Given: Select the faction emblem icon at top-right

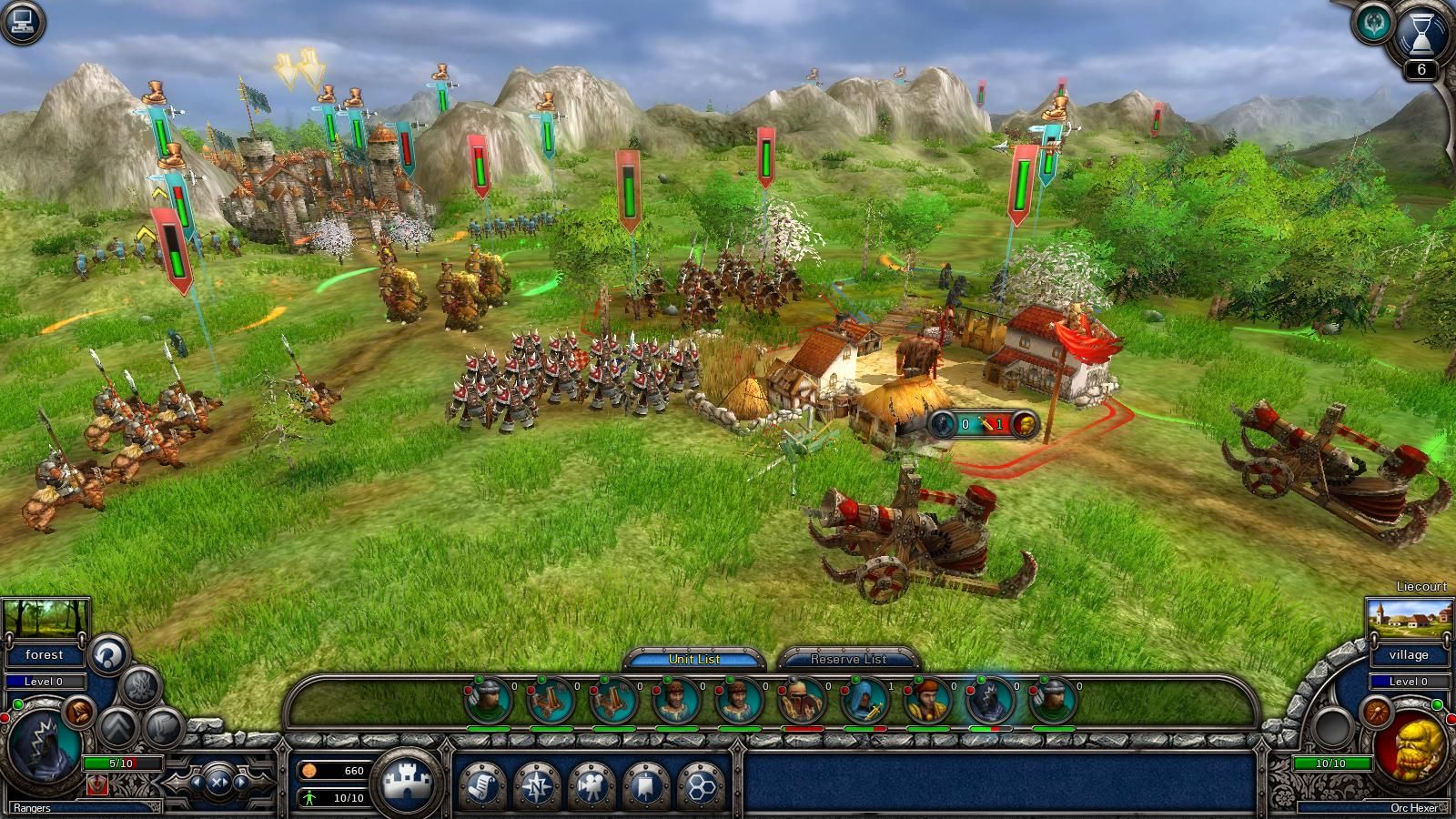Looking at the screenshot, I should click(1374, 23).
